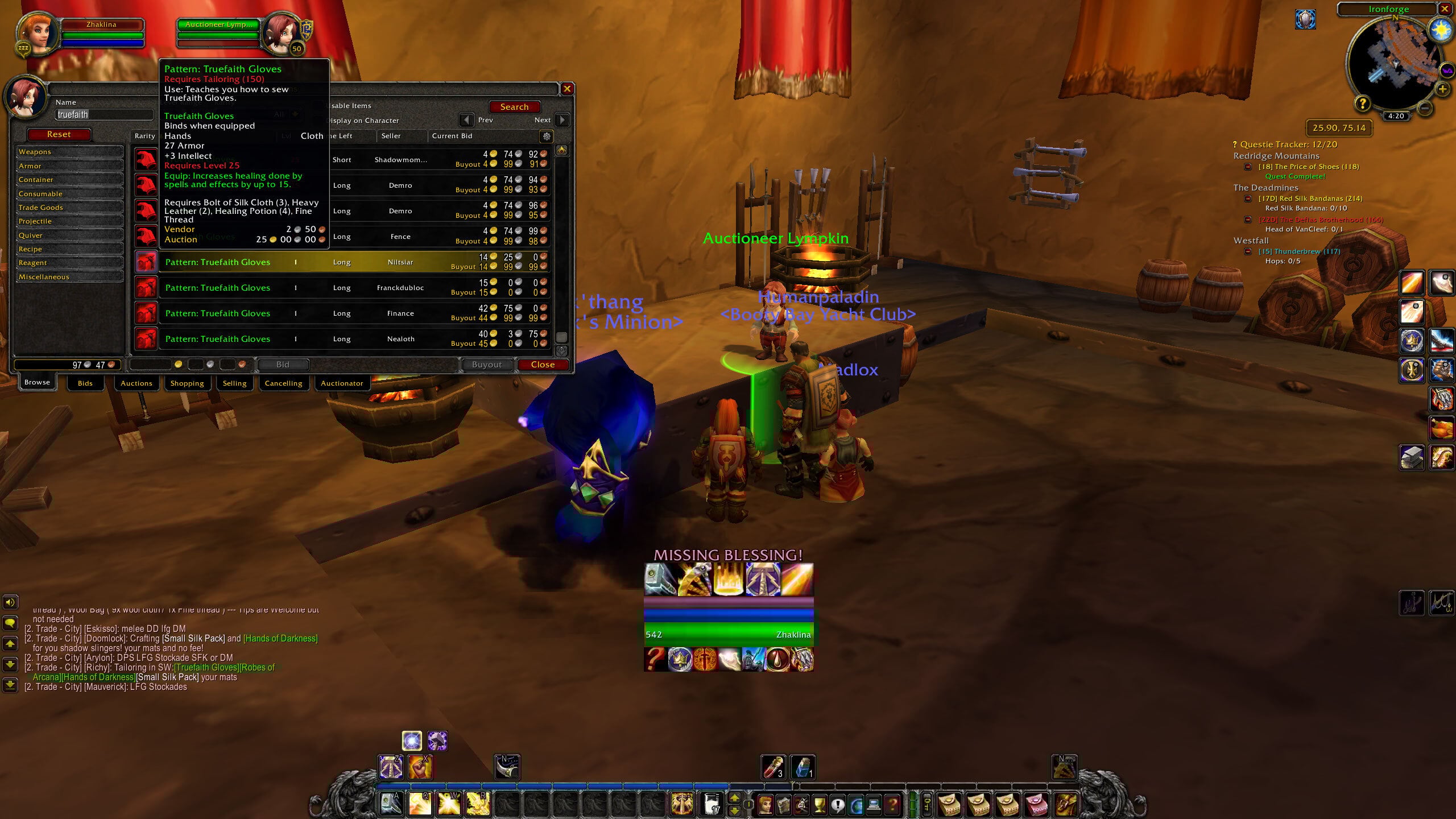This screenshot has width=1456, height=819.
Task: Expand the Recipe category in the filter list
Action: click(31, 249)
